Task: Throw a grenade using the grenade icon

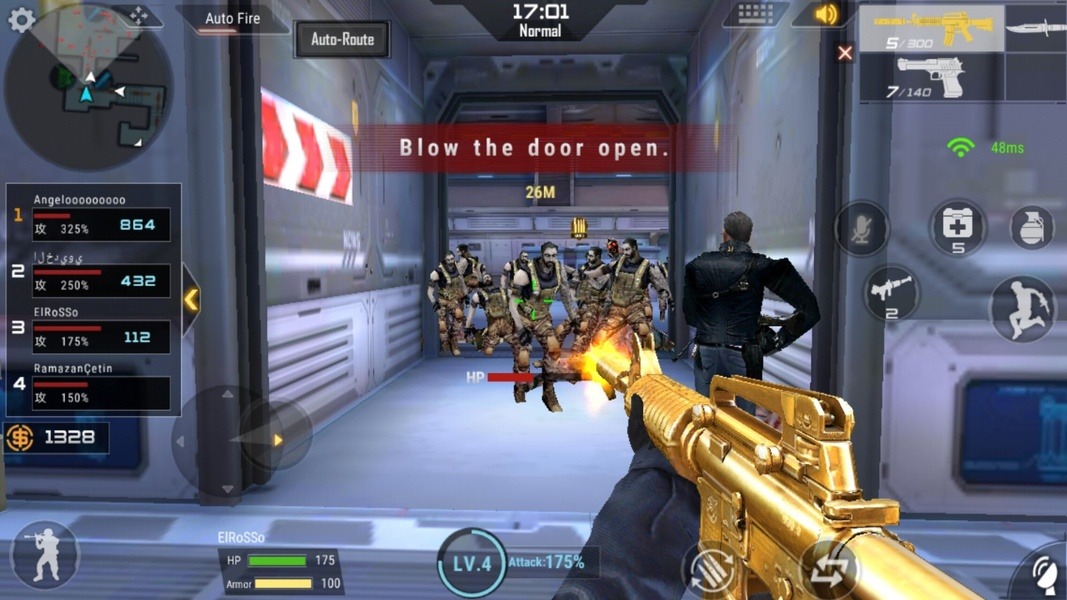Action: [x=1032, y=228]
